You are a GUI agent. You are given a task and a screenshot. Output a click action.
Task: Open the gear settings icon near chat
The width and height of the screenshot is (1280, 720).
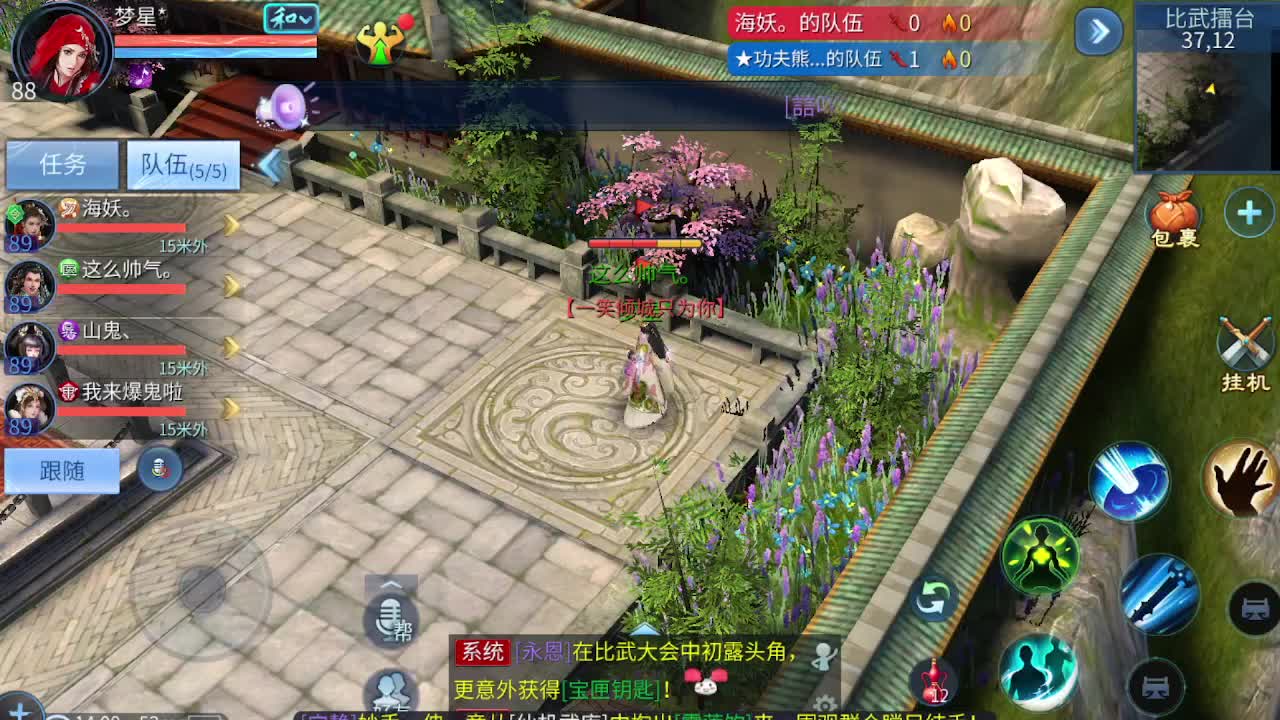pos(827,703)
